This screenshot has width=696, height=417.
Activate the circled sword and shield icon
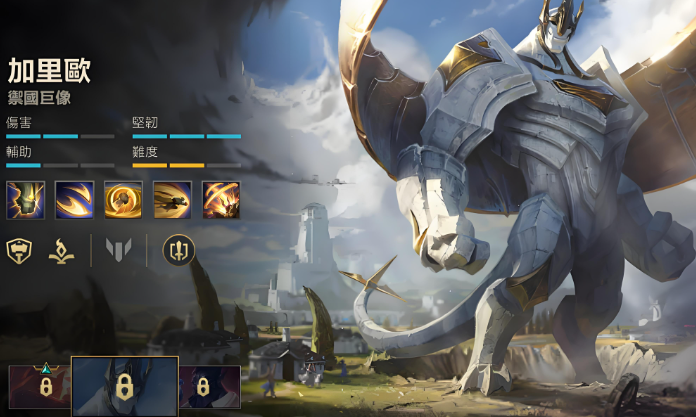pos(178,250)
